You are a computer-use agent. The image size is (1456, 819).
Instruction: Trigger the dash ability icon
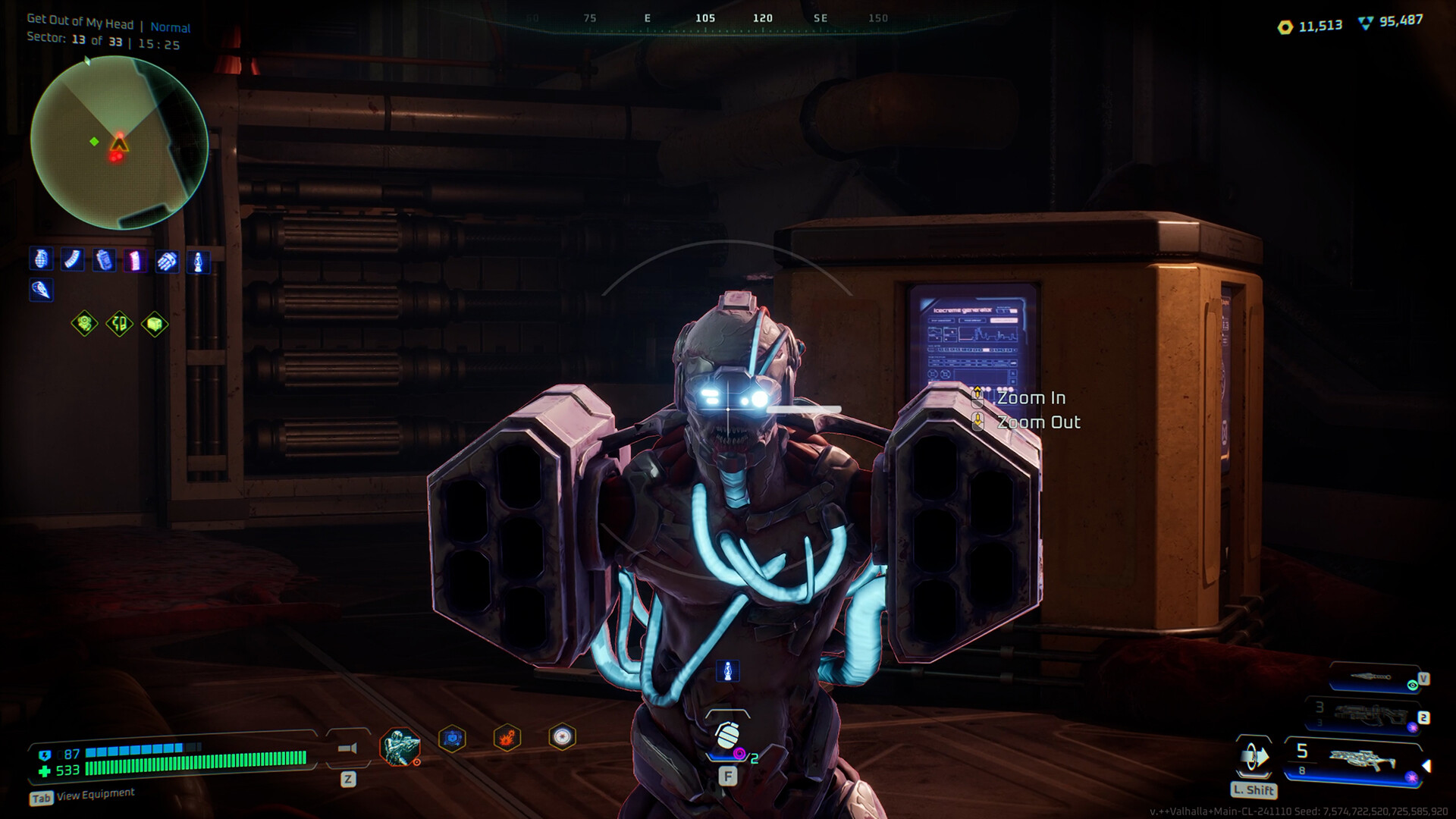[x=1254, y=758]
